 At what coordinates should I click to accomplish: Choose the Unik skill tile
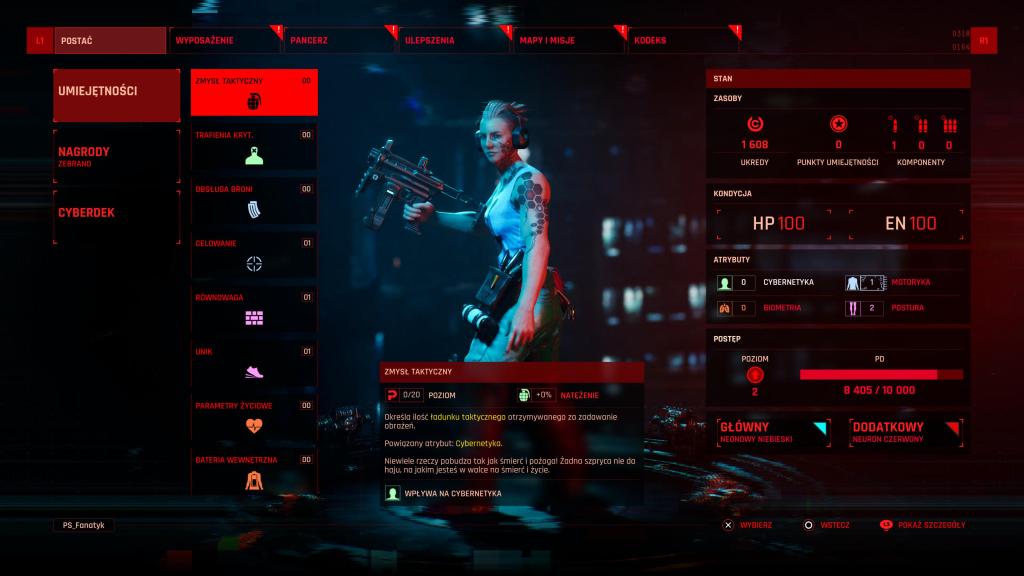point(254,362)
